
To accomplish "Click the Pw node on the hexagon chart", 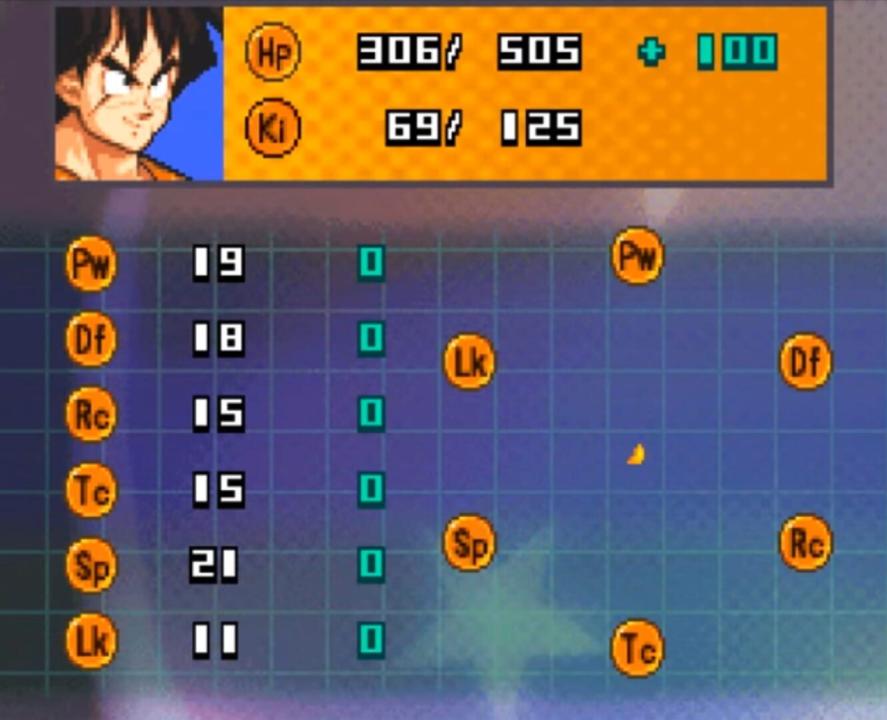I will click(x=637, y=256).
